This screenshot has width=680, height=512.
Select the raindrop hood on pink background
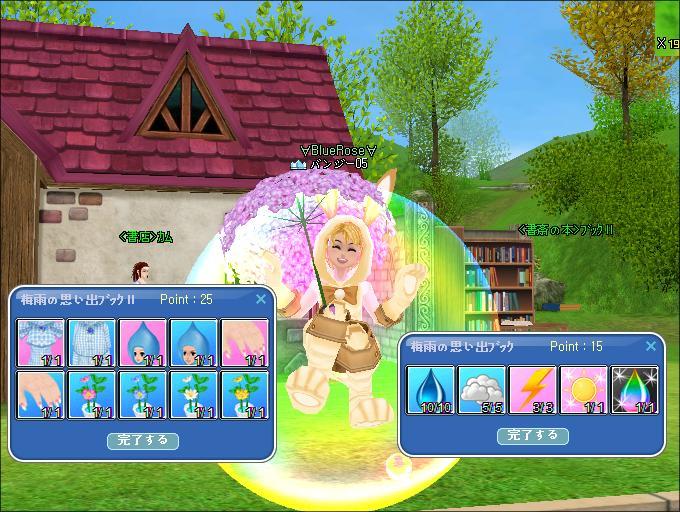(x=143, y=342)
